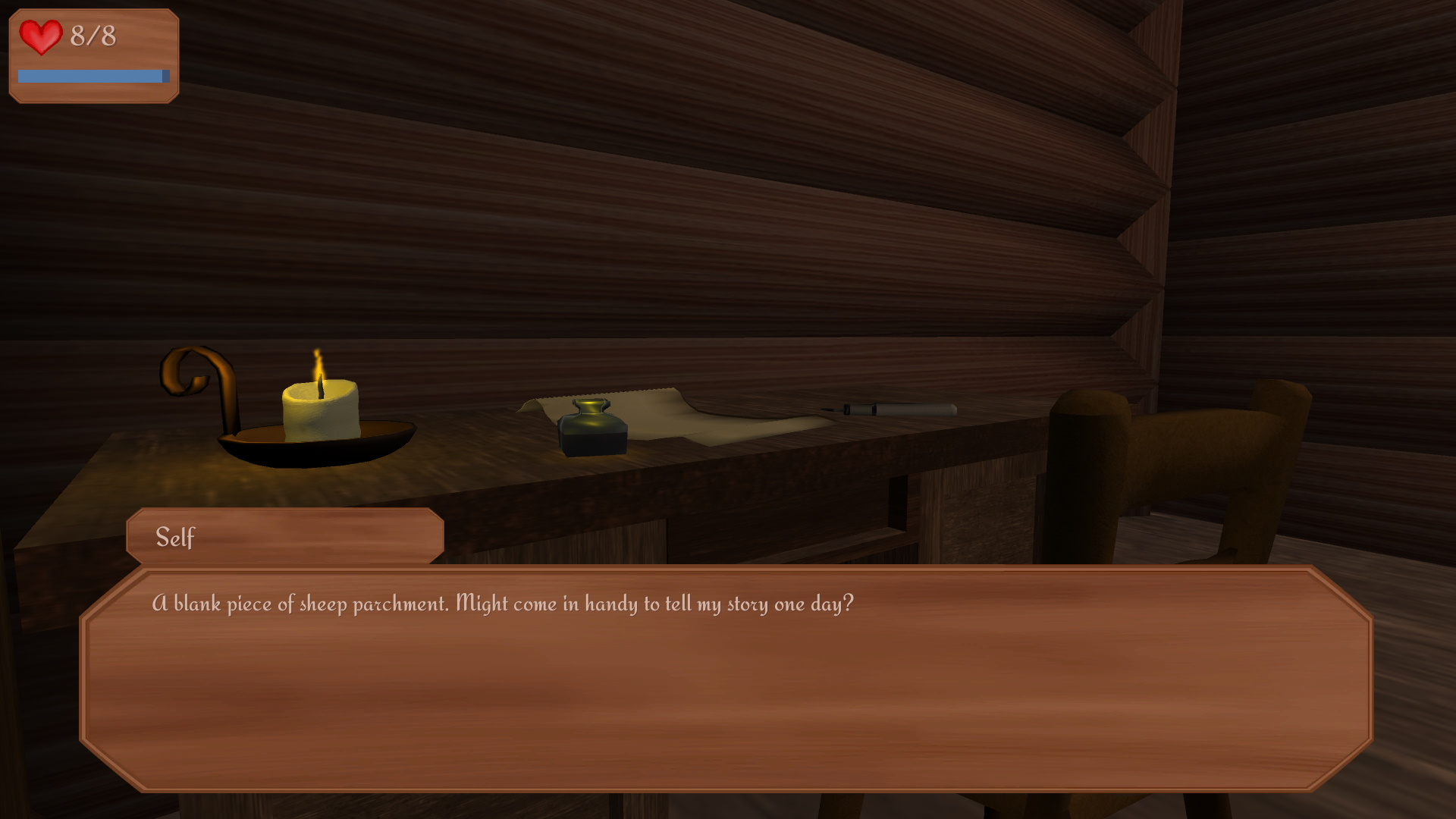Click the red heart health icon
Screen dimensions: 1456x819
[41, 36]
